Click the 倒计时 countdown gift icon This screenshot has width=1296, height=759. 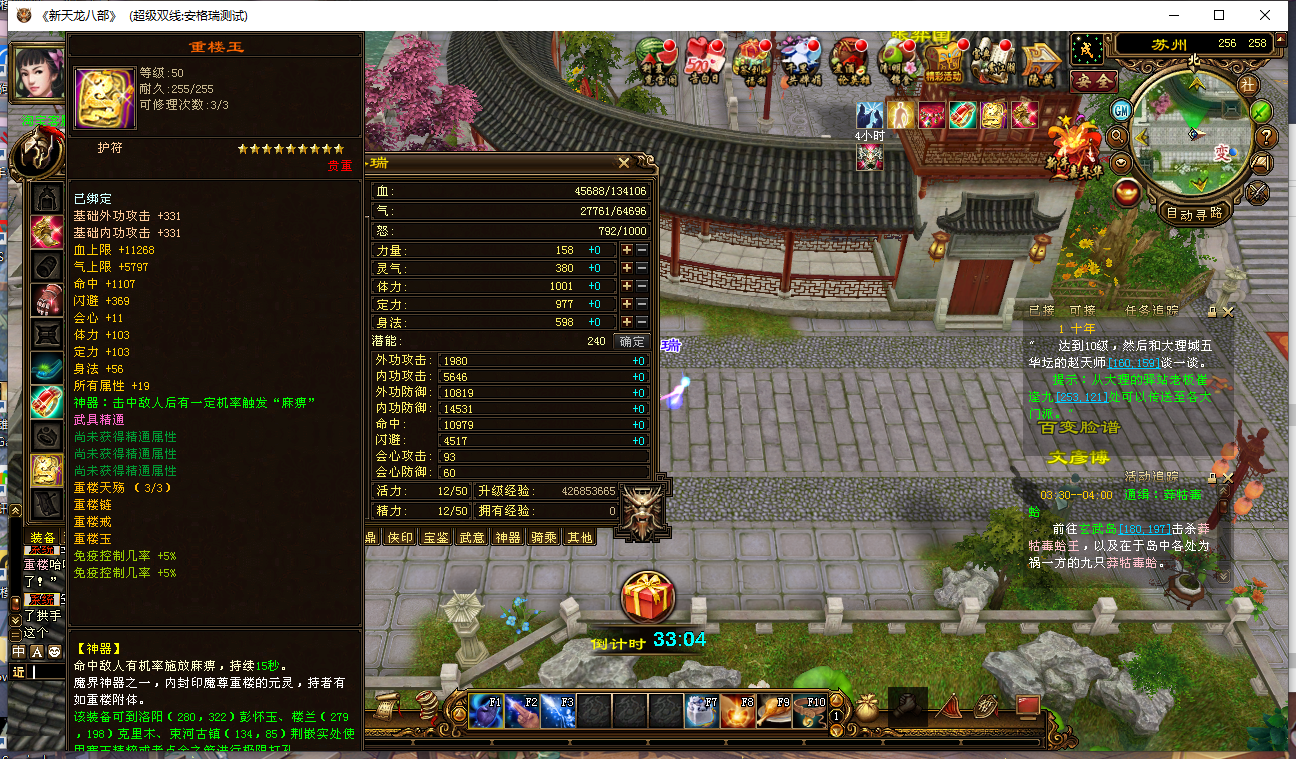pos(649,598)
